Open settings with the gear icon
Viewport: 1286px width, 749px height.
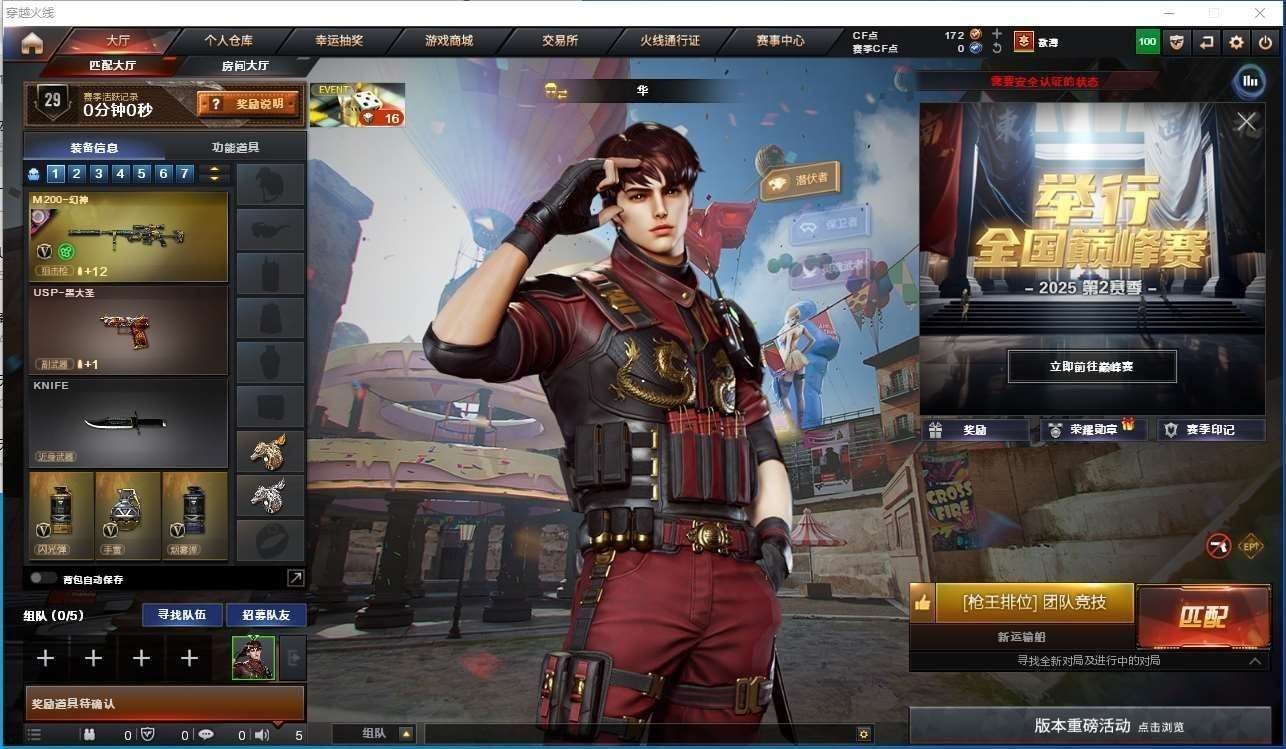tap(1237, 42)
